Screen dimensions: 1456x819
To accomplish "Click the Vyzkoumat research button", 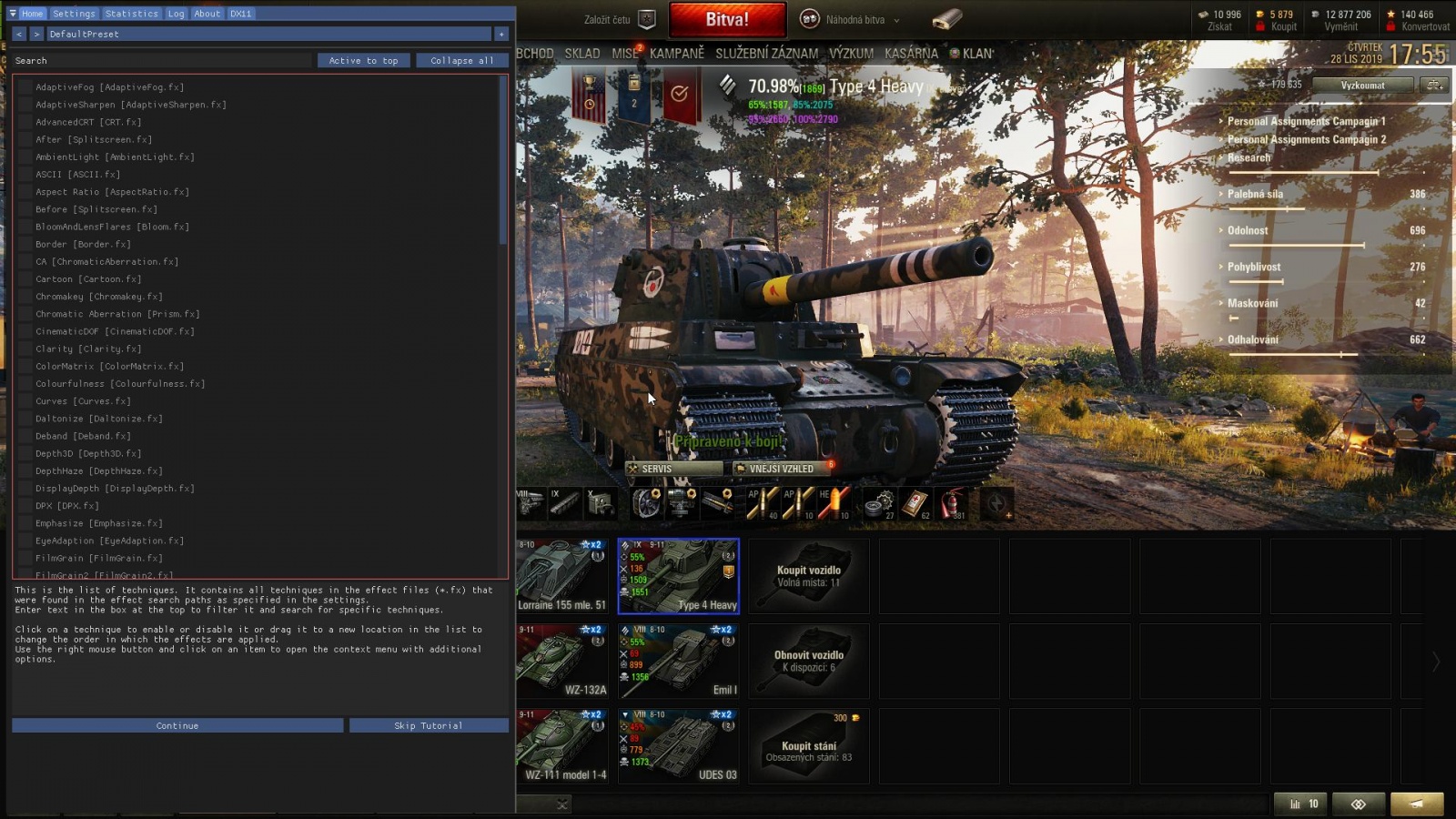I will click(x=1362, y=86).
